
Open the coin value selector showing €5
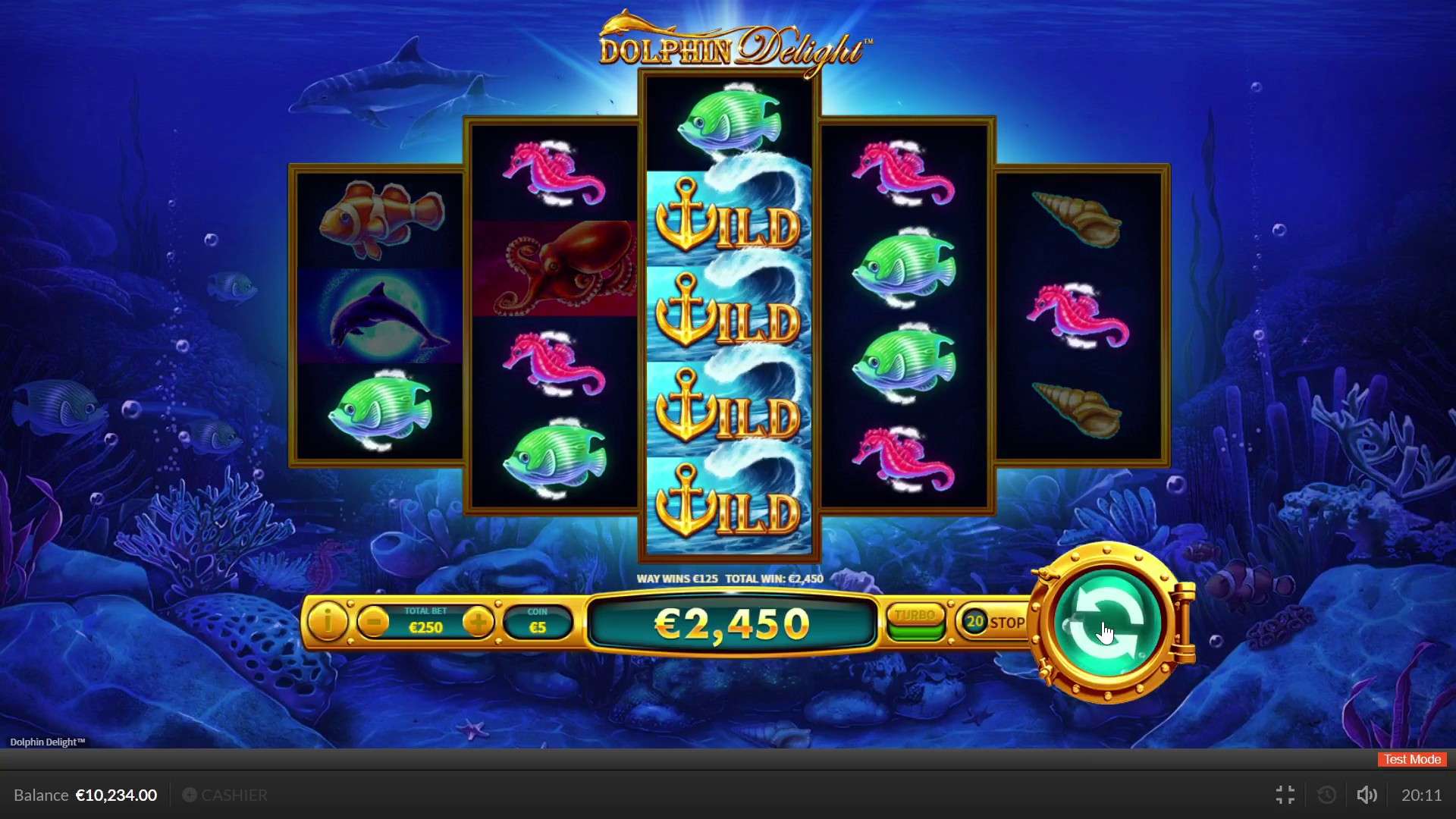pyautogui.click(x=537, y=622)
